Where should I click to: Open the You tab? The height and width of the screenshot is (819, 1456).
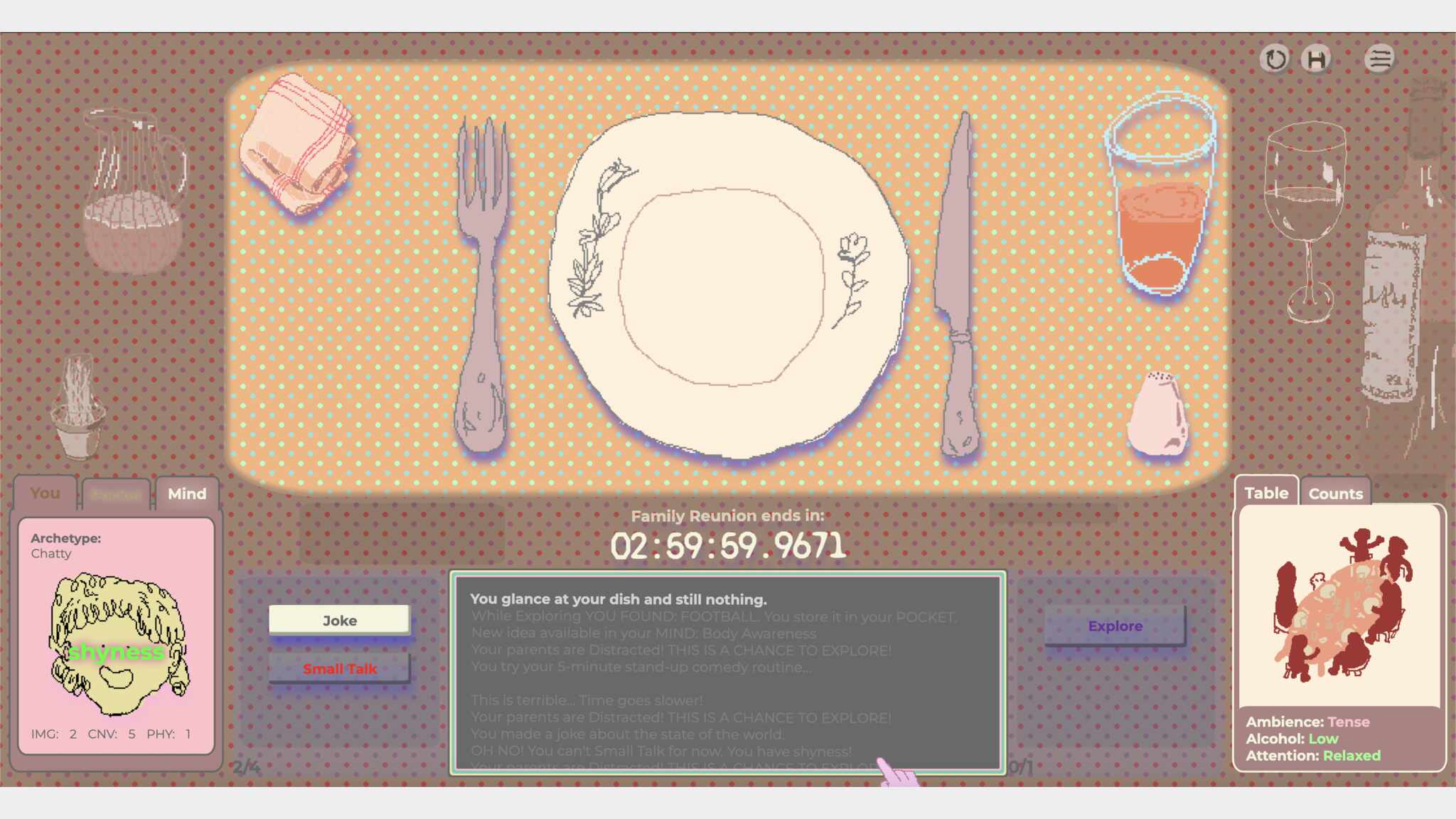(x=45, y=493)
